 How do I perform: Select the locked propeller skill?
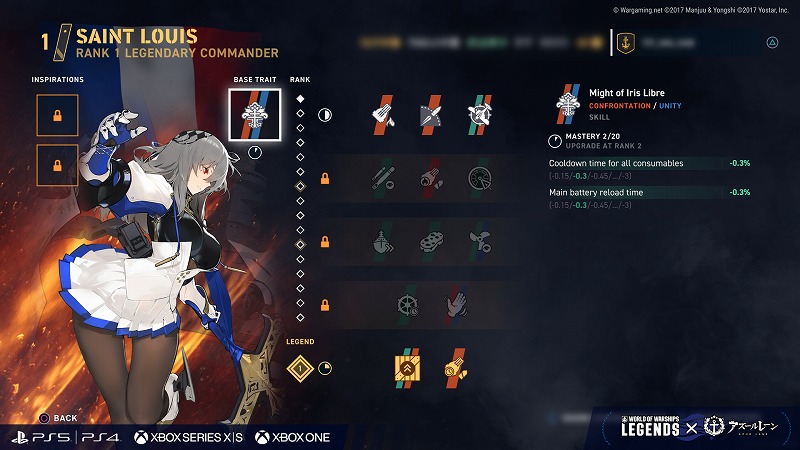tap(477, 243)
